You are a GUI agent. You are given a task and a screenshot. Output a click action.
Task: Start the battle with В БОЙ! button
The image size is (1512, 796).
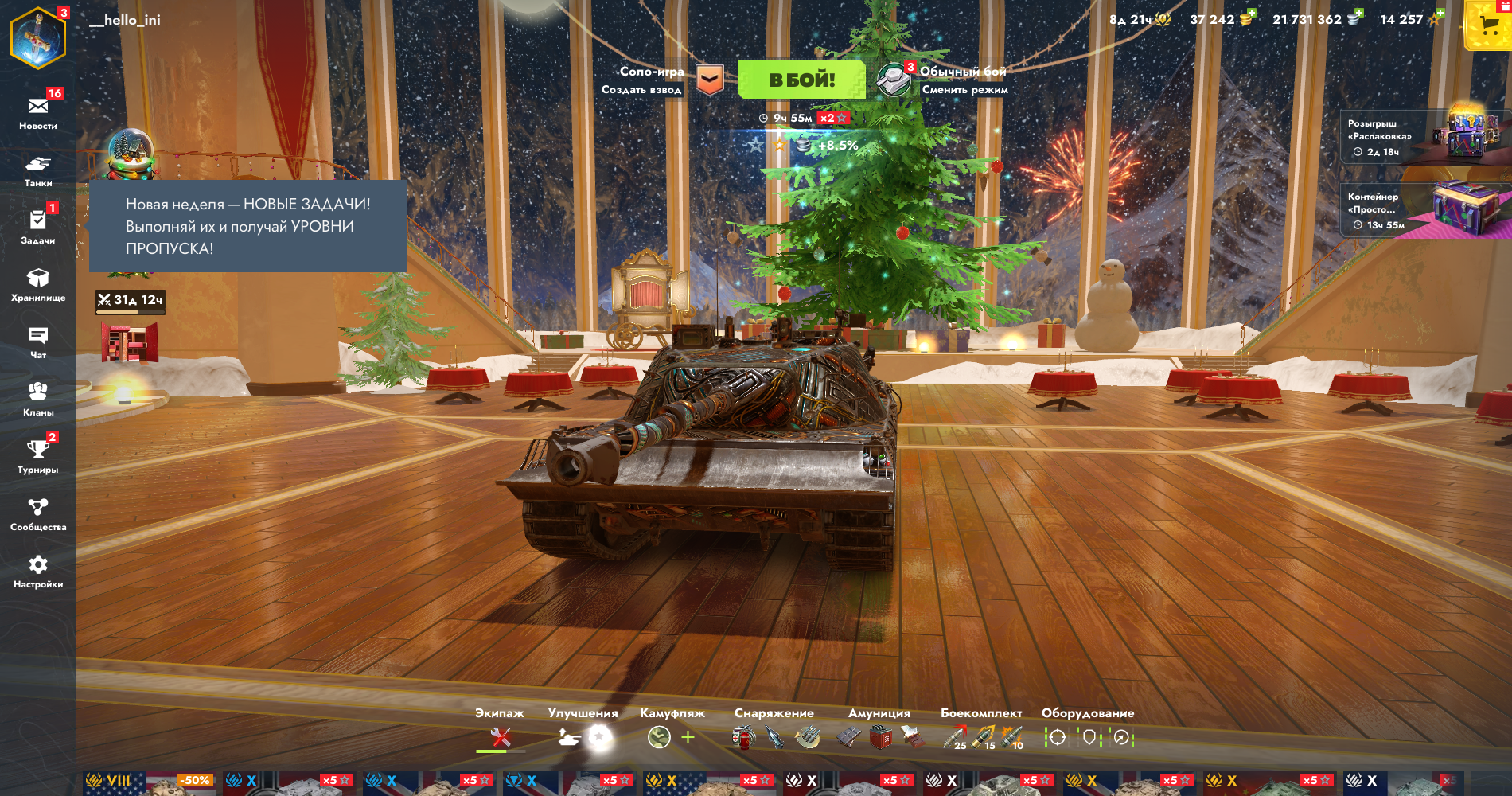pyautogui.click(x=801, y=80)
